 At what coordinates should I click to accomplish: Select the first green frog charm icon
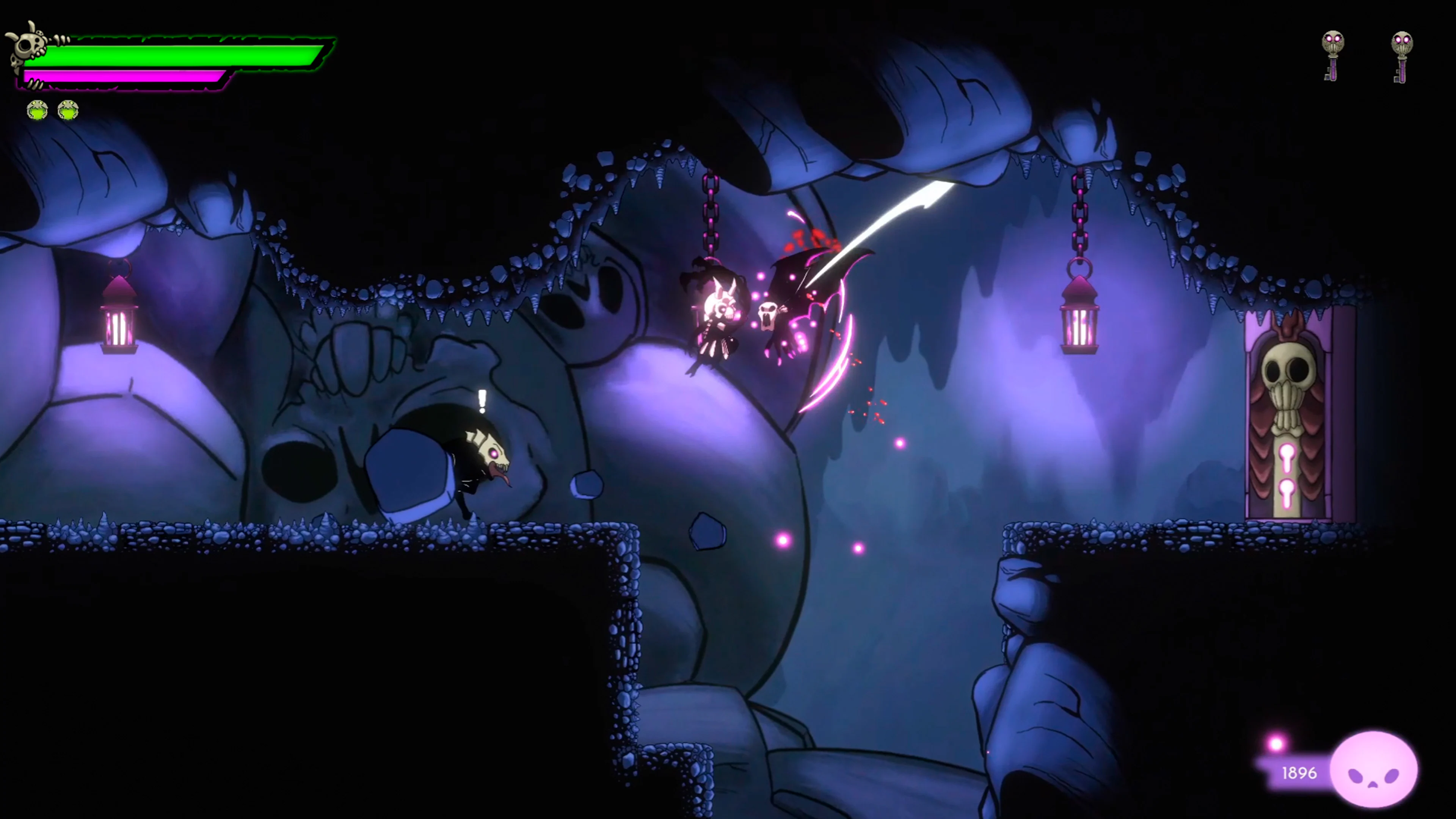click(x=35, y=111)
